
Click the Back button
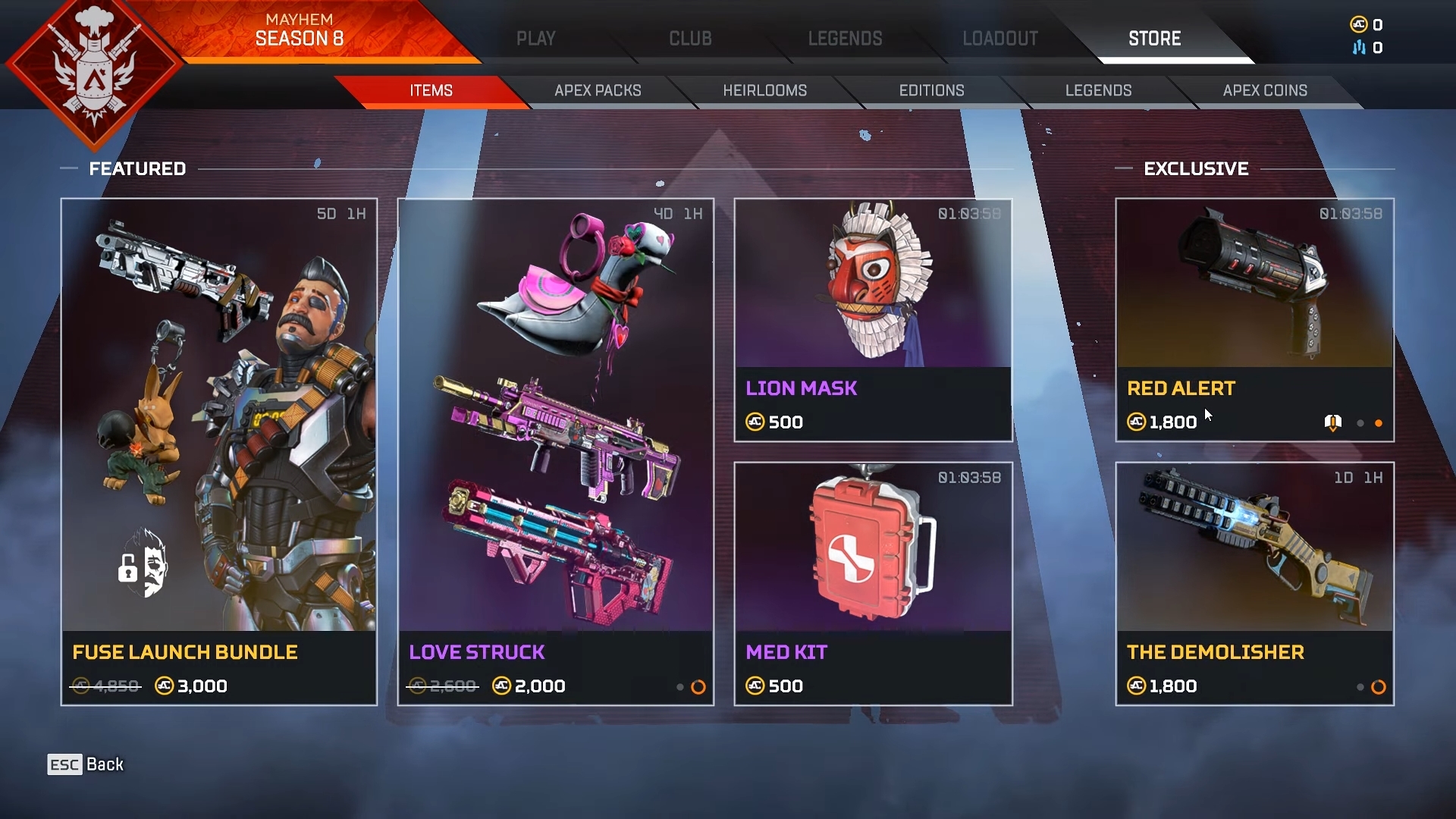tap(86, 764)
